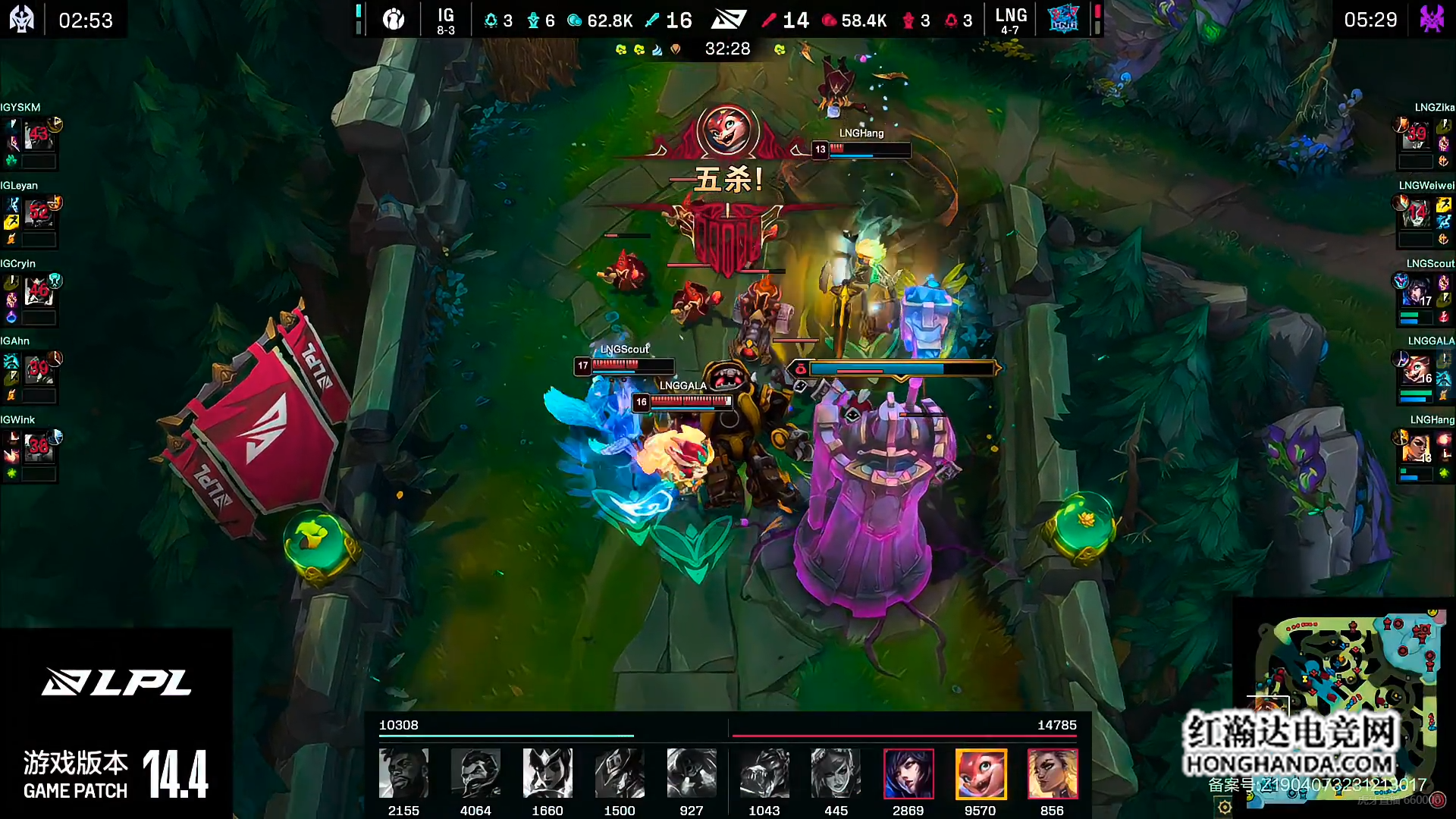Select IGAhn's player portrait
This screenshot has width=1456, height=819.
coord(38,370)
